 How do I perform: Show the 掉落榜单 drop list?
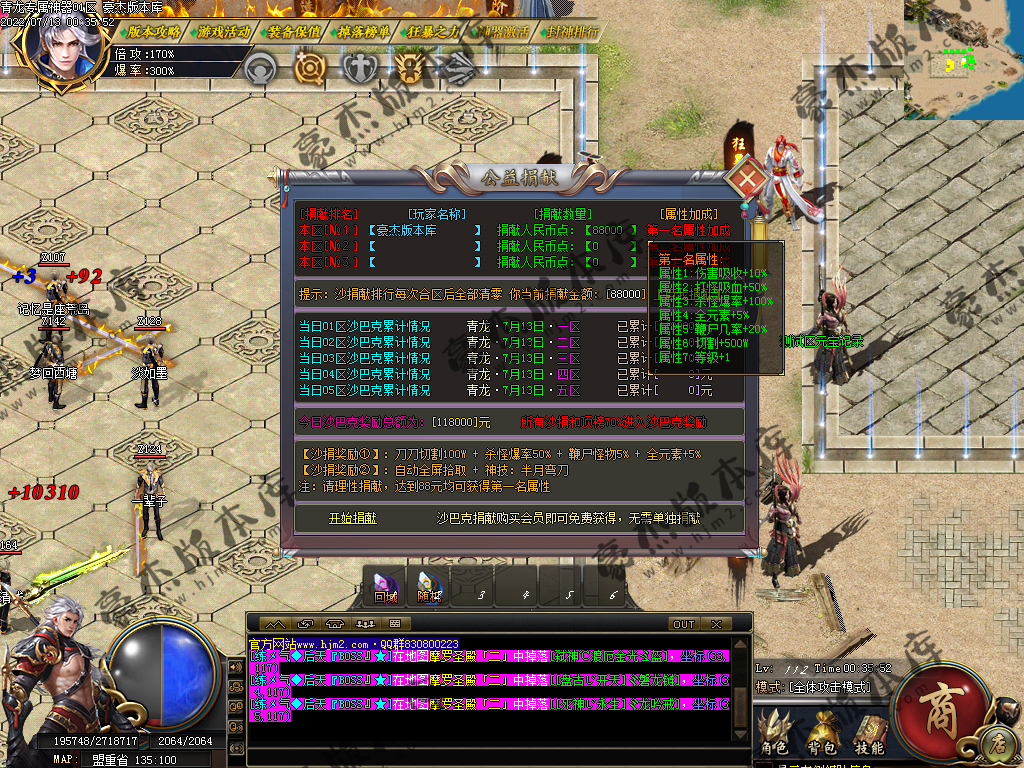pos(363,31)
